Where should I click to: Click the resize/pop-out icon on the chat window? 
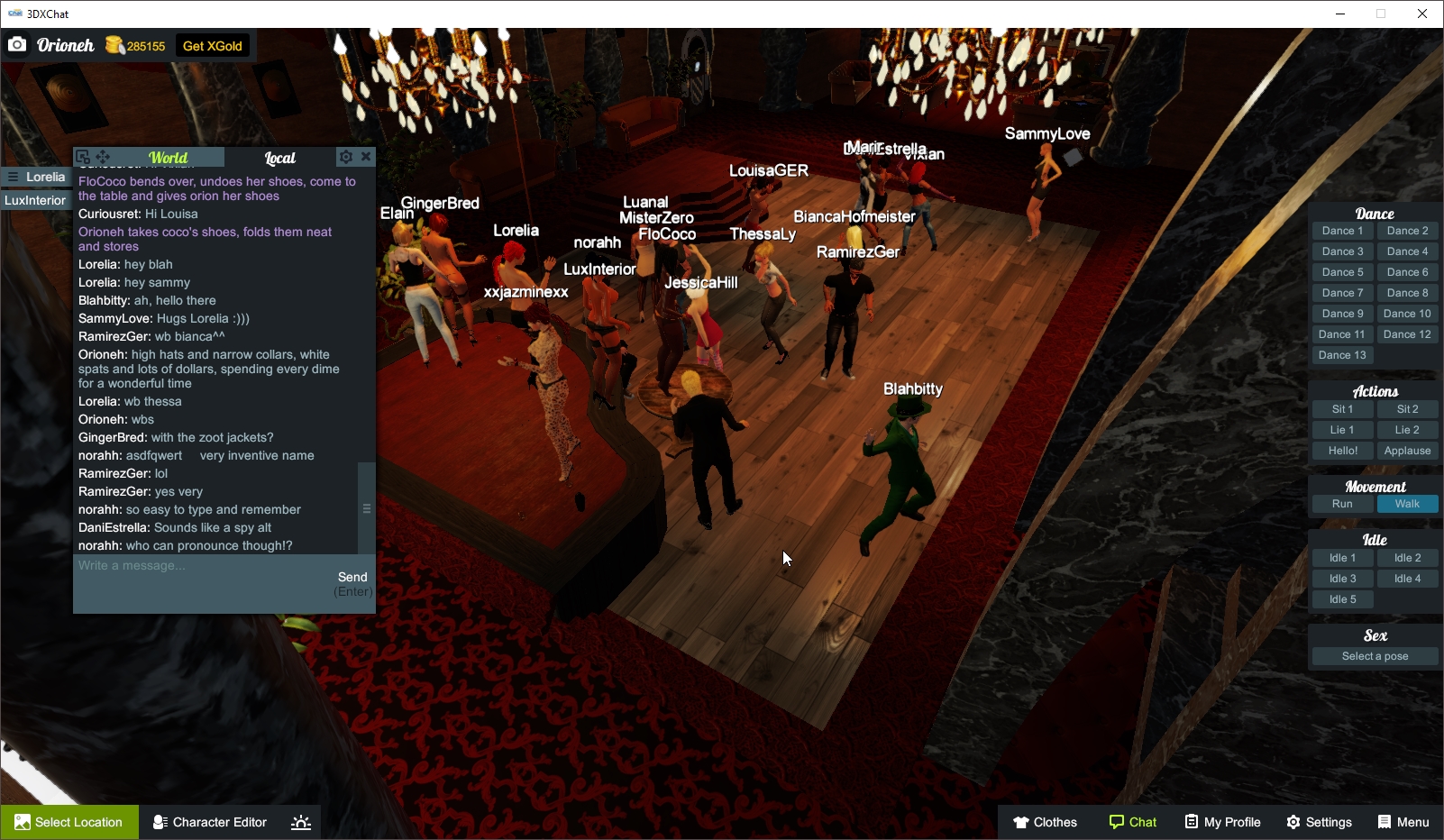83,155
